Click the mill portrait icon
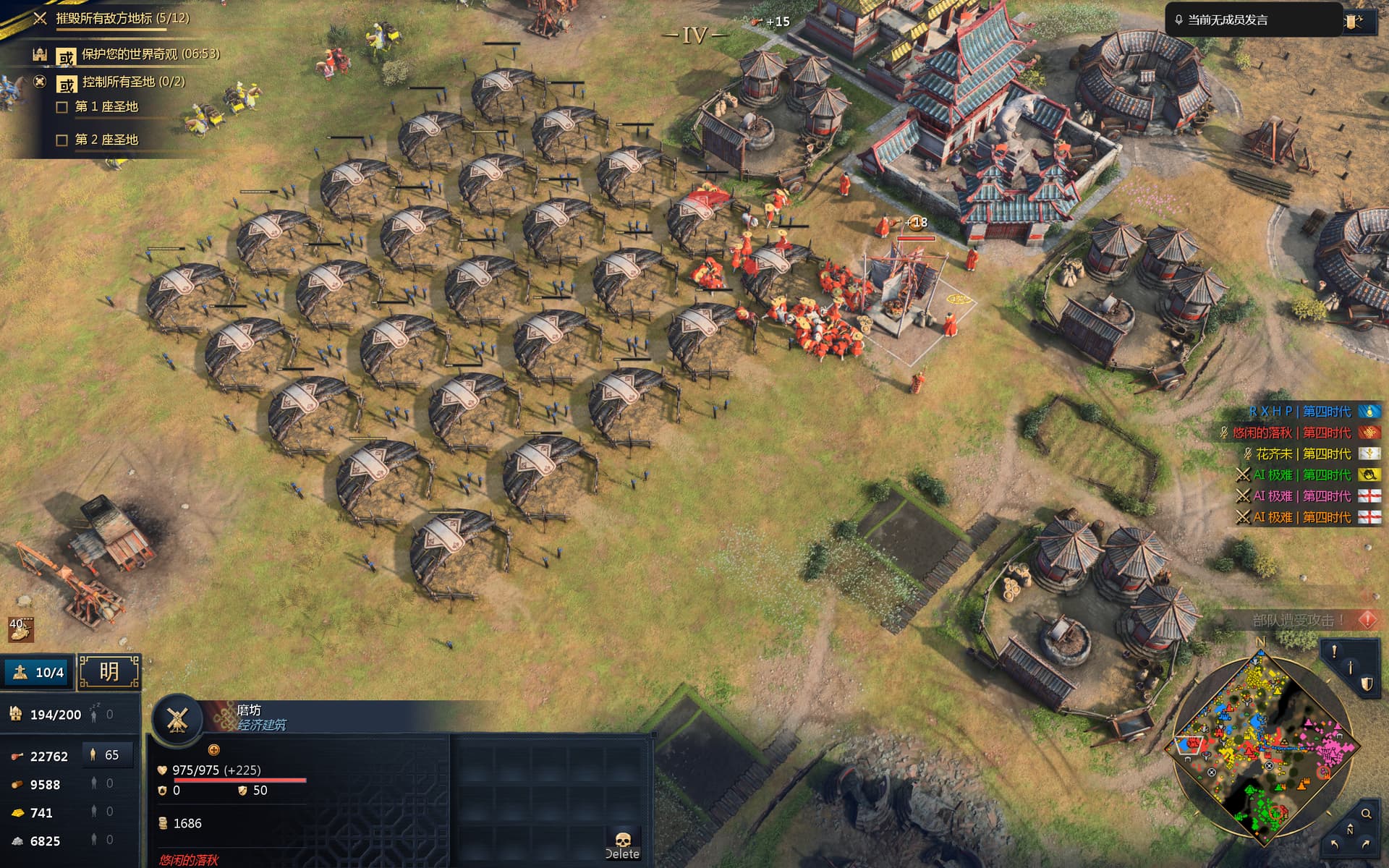The width and height of the screenshot is (1389, 868). tap(177, 720)
